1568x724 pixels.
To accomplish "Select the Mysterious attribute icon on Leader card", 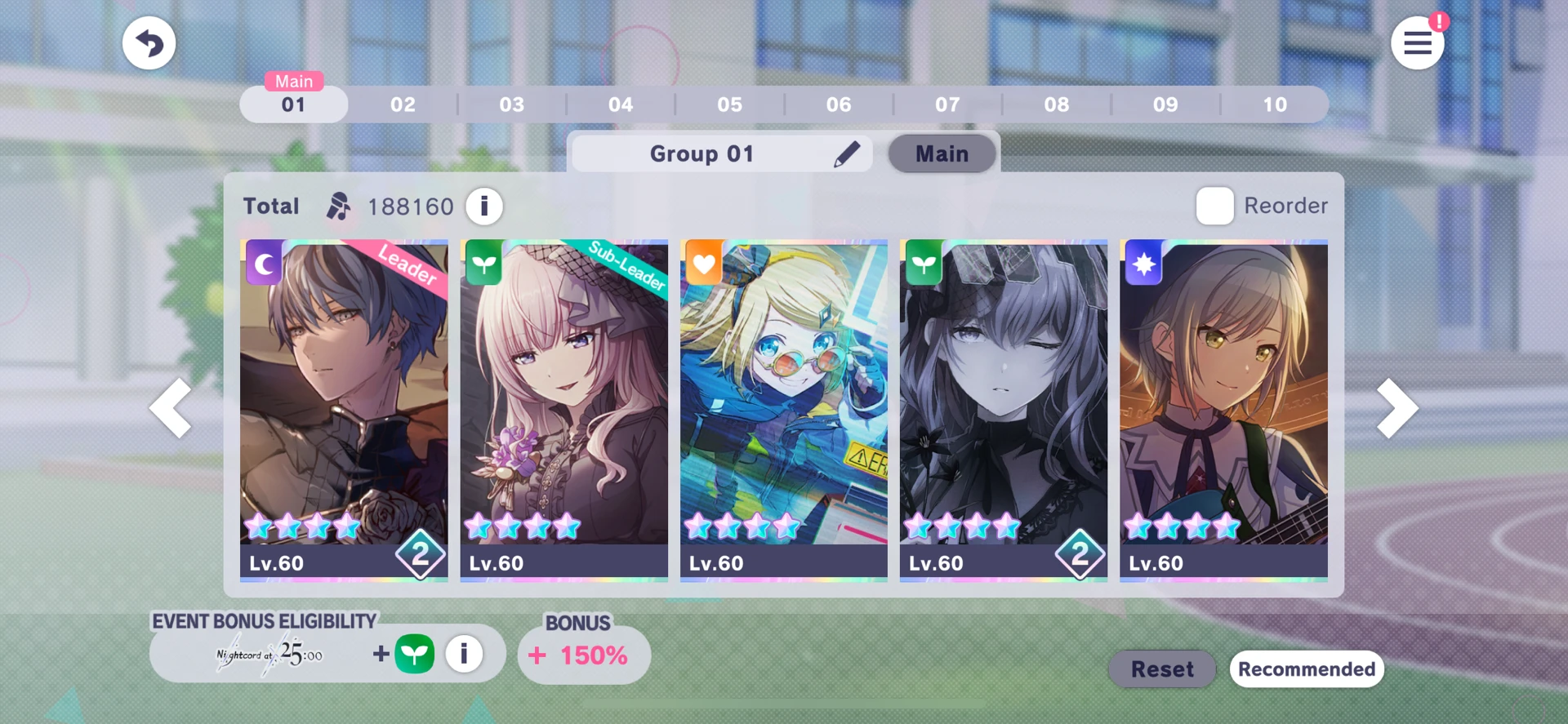I will tap(264, 263).
